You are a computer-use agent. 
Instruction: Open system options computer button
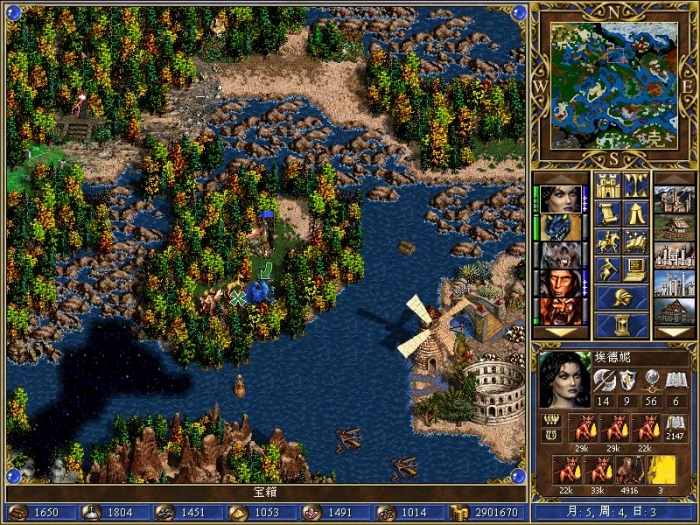coord(636,269)
